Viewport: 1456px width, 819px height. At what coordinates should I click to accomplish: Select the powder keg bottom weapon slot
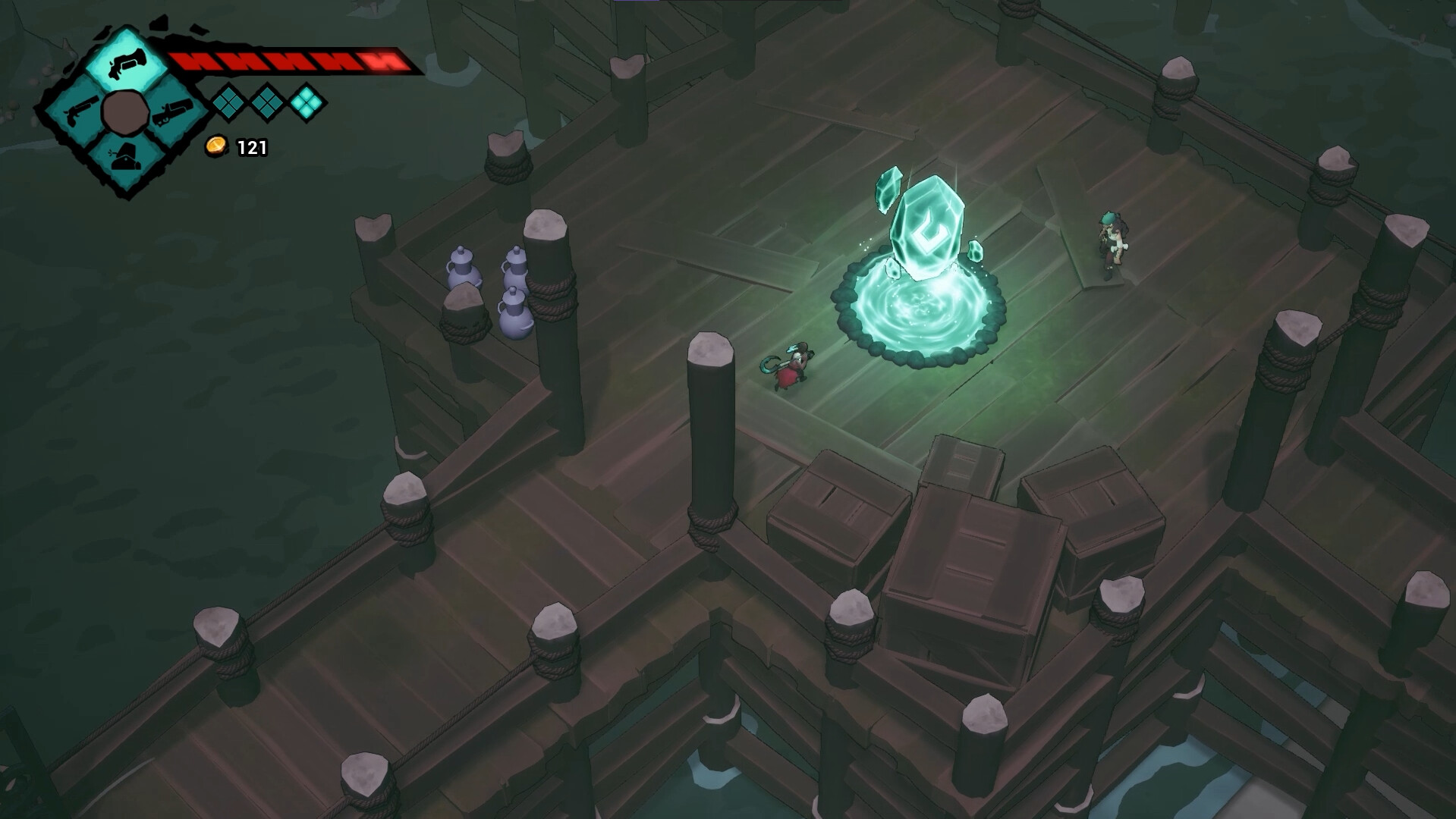127,157
